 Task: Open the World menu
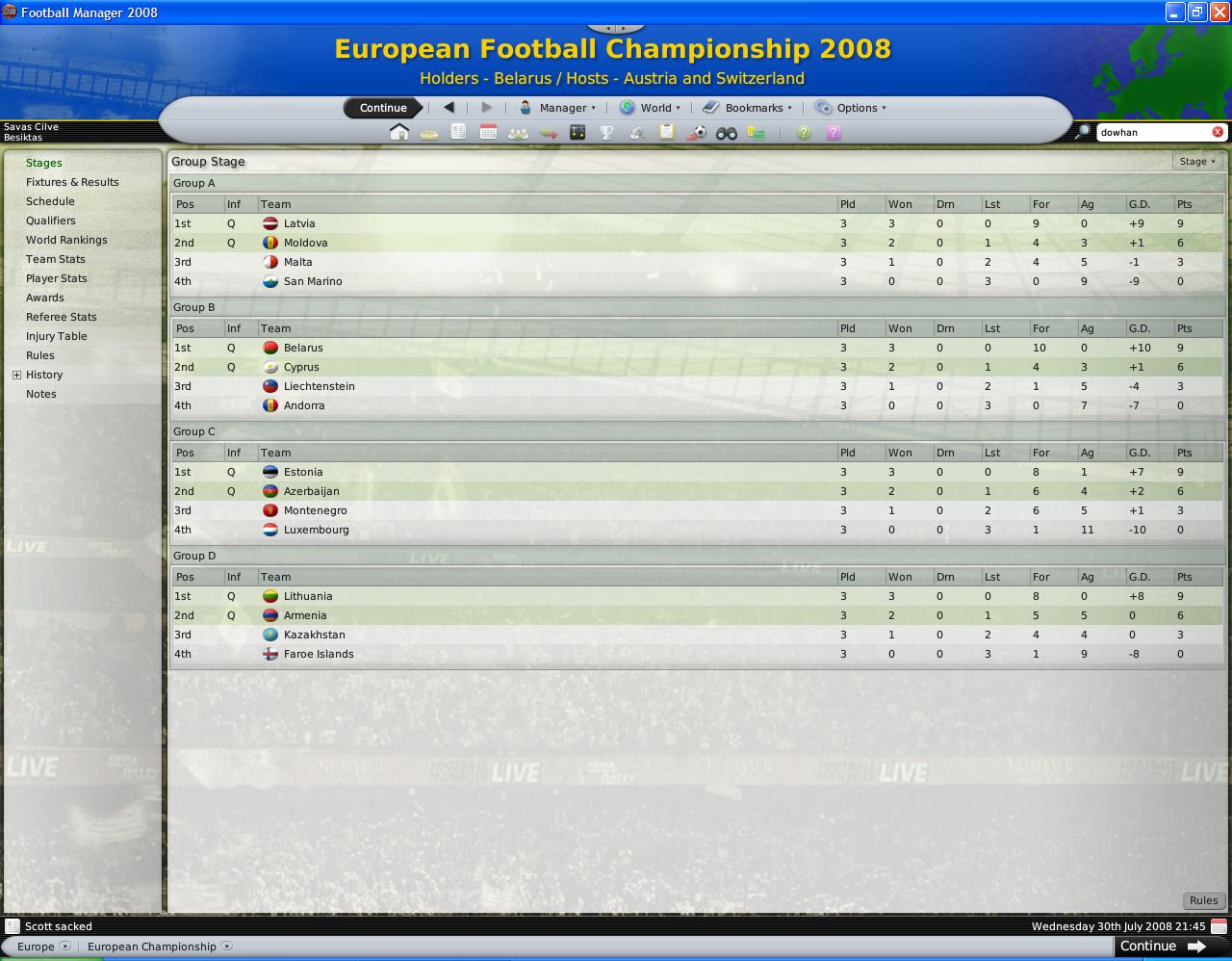click(651, 108)
